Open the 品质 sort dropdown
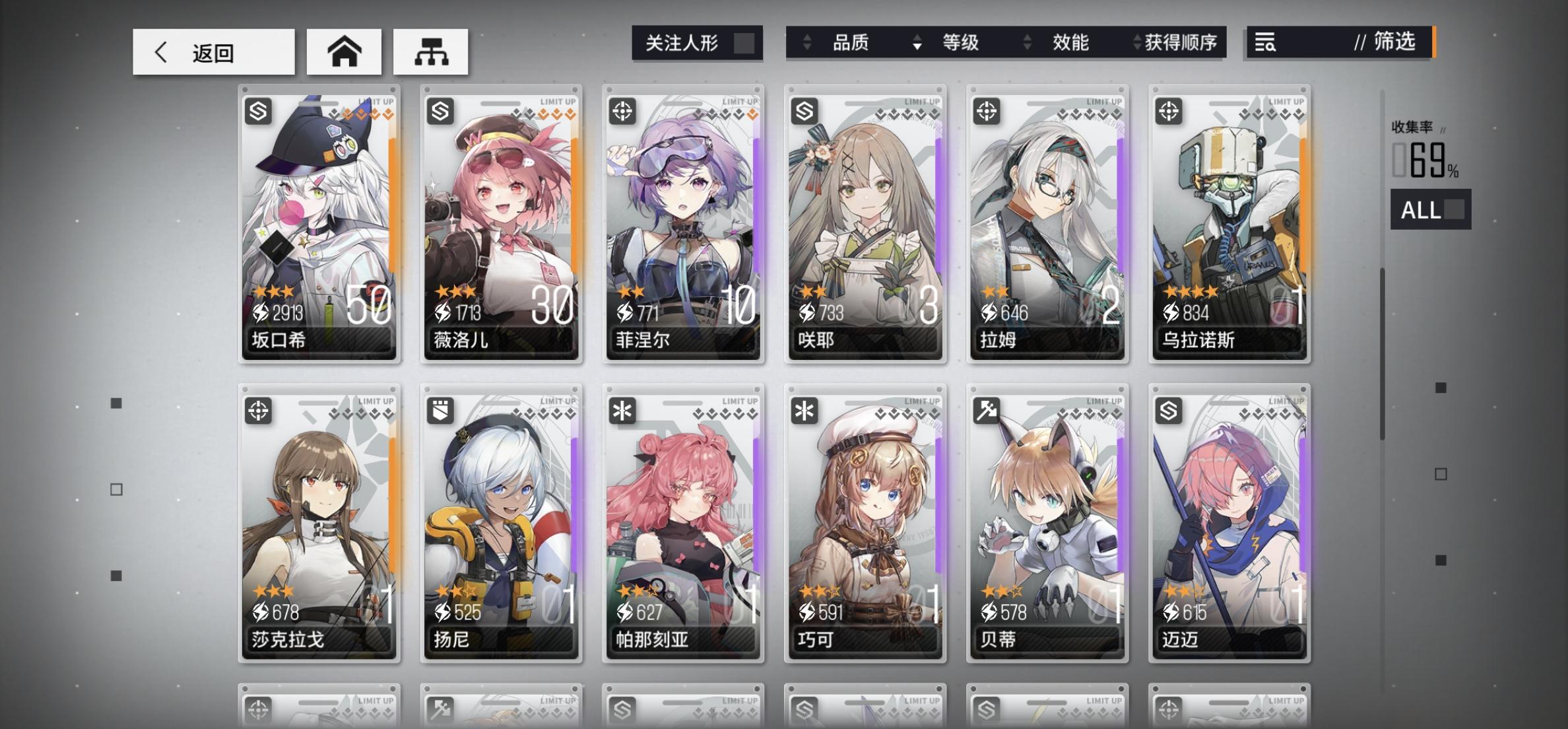This screenshot has height=729, width=1568. (851, 42)
